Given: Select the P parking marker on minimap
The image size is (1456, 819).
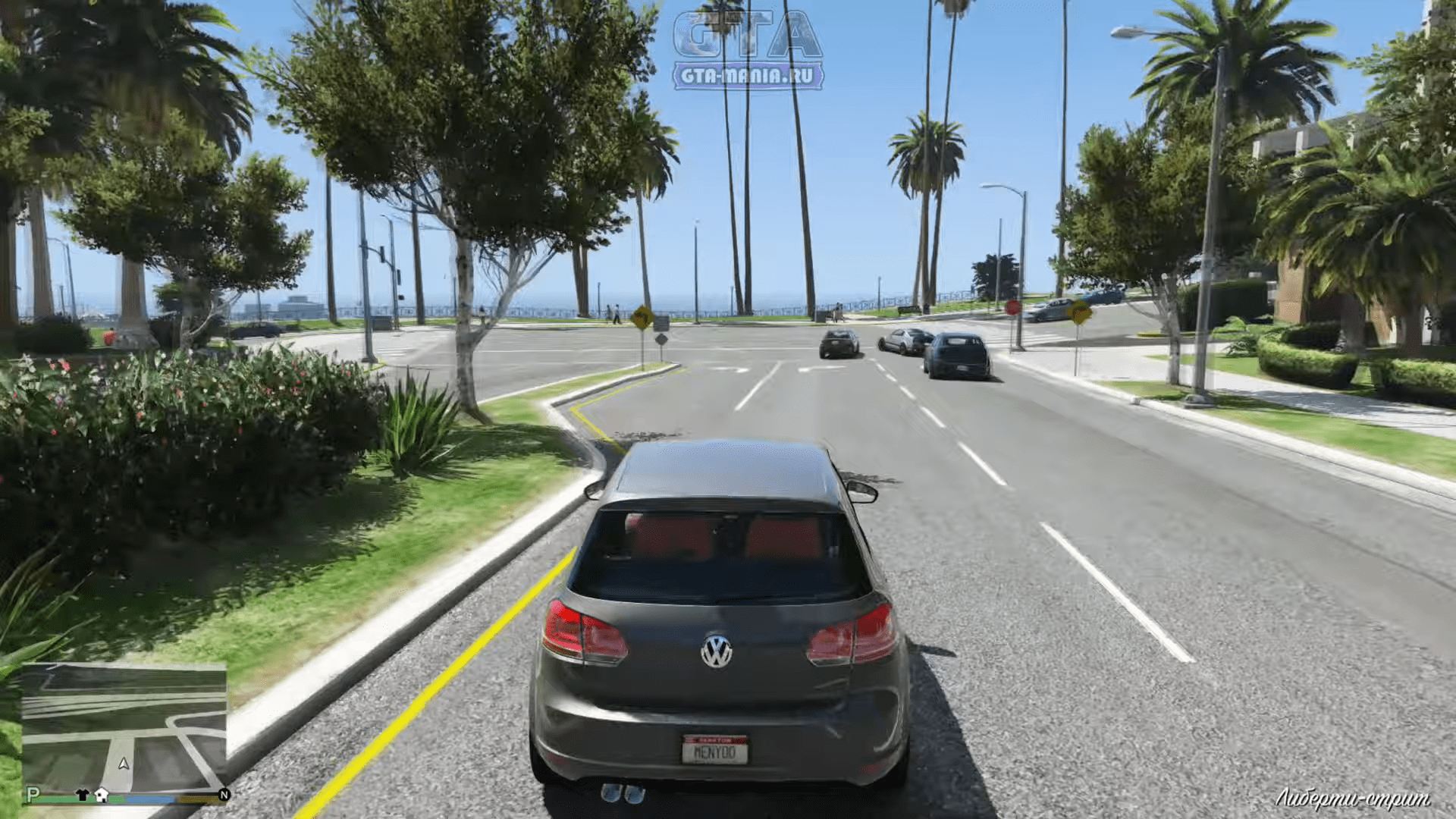Looking at the screenshot, I should (32, 794).
